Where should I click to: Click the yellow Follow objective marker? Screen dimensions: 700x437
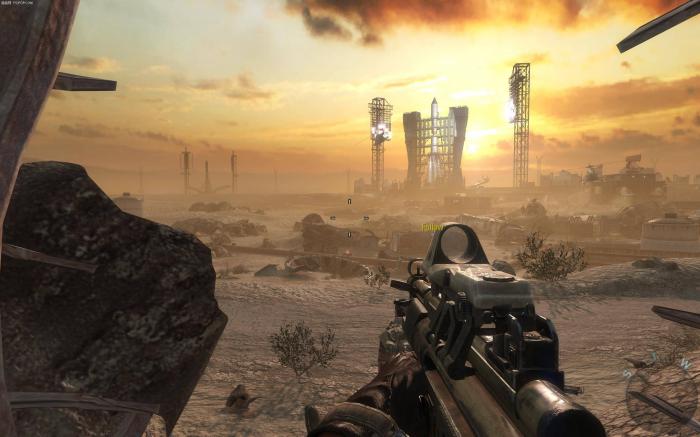431,227
